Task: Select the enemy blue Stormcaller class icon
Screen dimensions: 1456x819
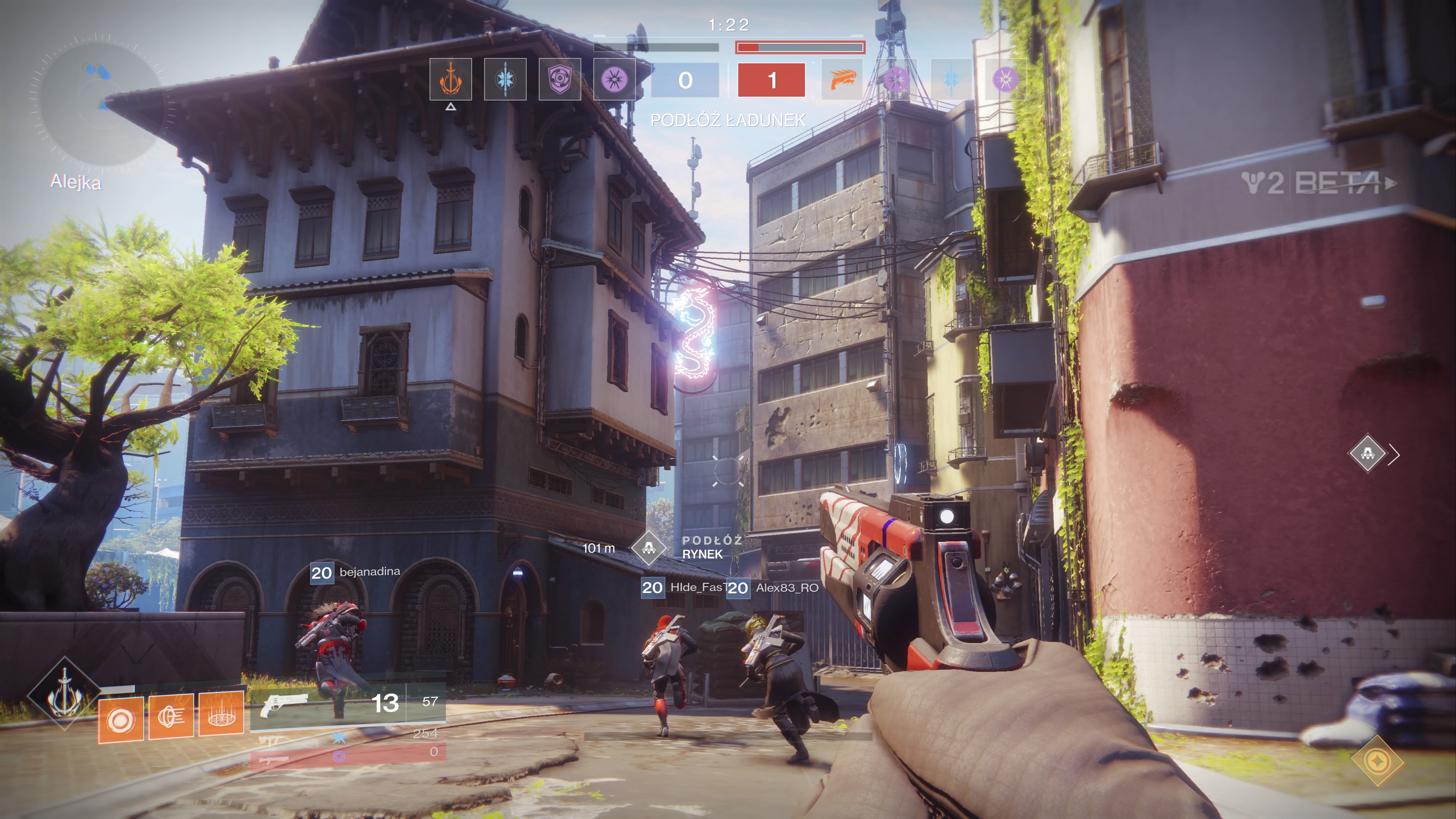Action: [951, 79]
